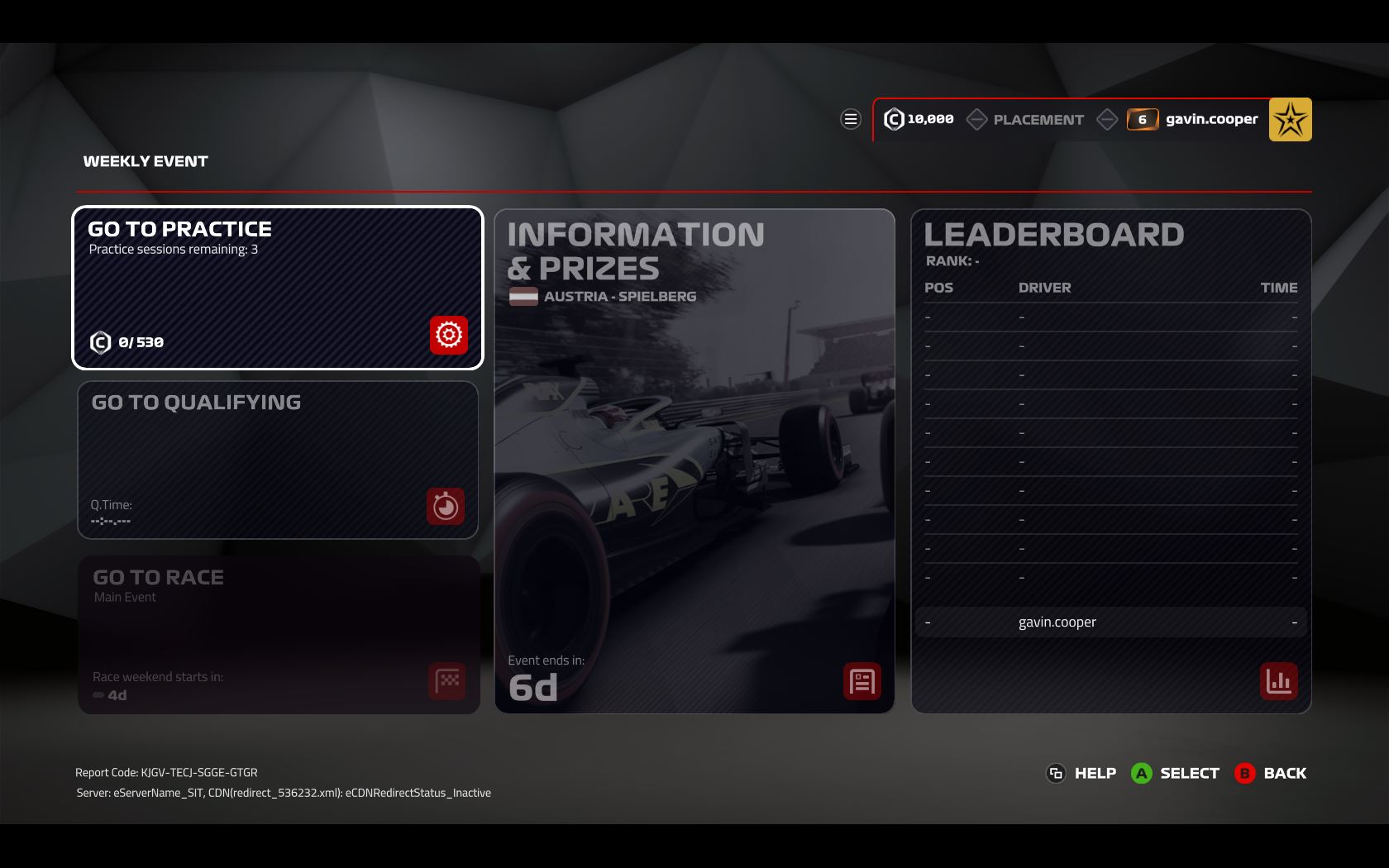
Task: Select the gavin.cooper leaderboard row
Action: tap(1110, 622)
